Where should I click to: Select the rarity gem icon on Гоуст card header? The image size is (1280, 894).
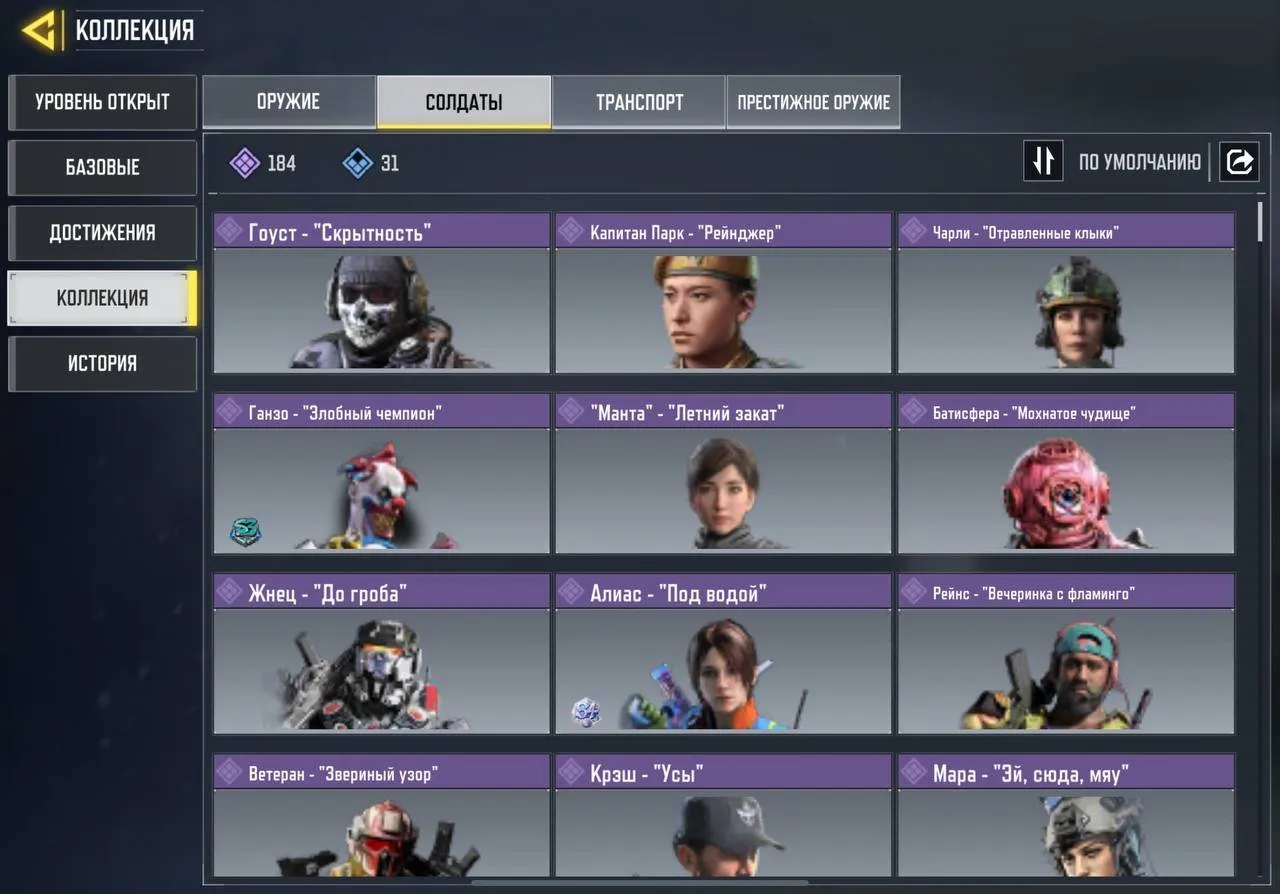click(230, 231)
